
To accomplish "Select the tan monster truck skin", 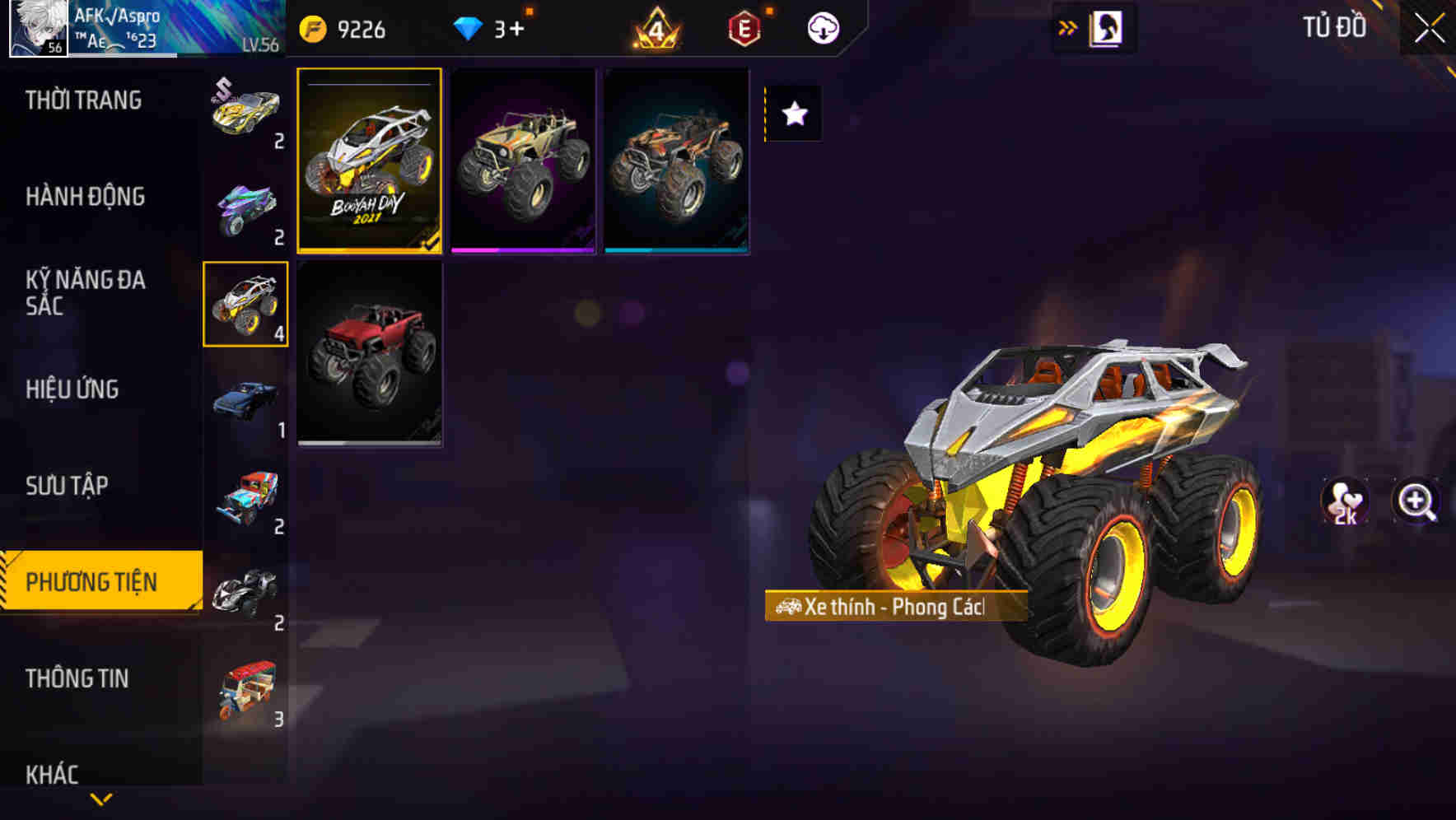I will (x=523, y=161).
